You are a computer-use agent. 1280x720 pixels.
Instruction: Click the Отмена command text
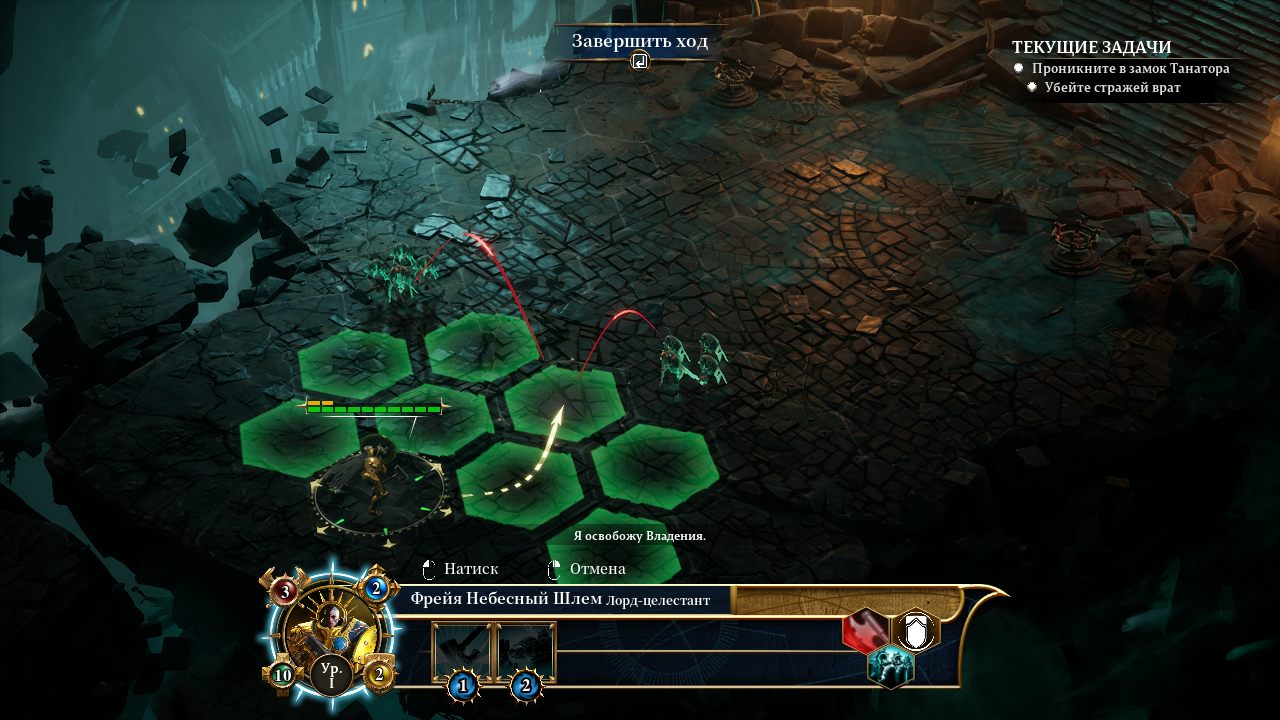click(598, 568)
